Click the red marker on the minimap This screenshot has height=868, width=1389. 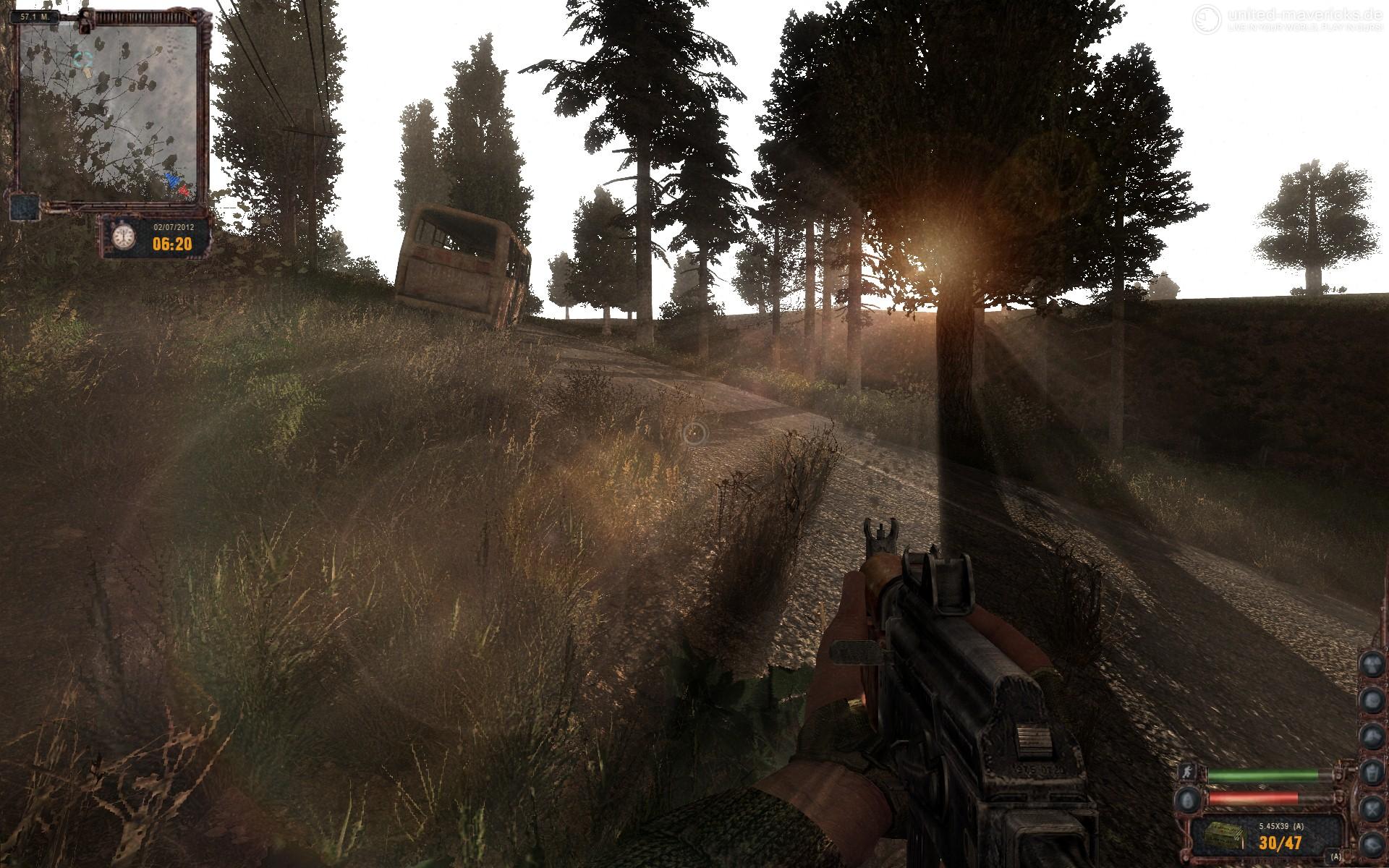click(184, 191)
